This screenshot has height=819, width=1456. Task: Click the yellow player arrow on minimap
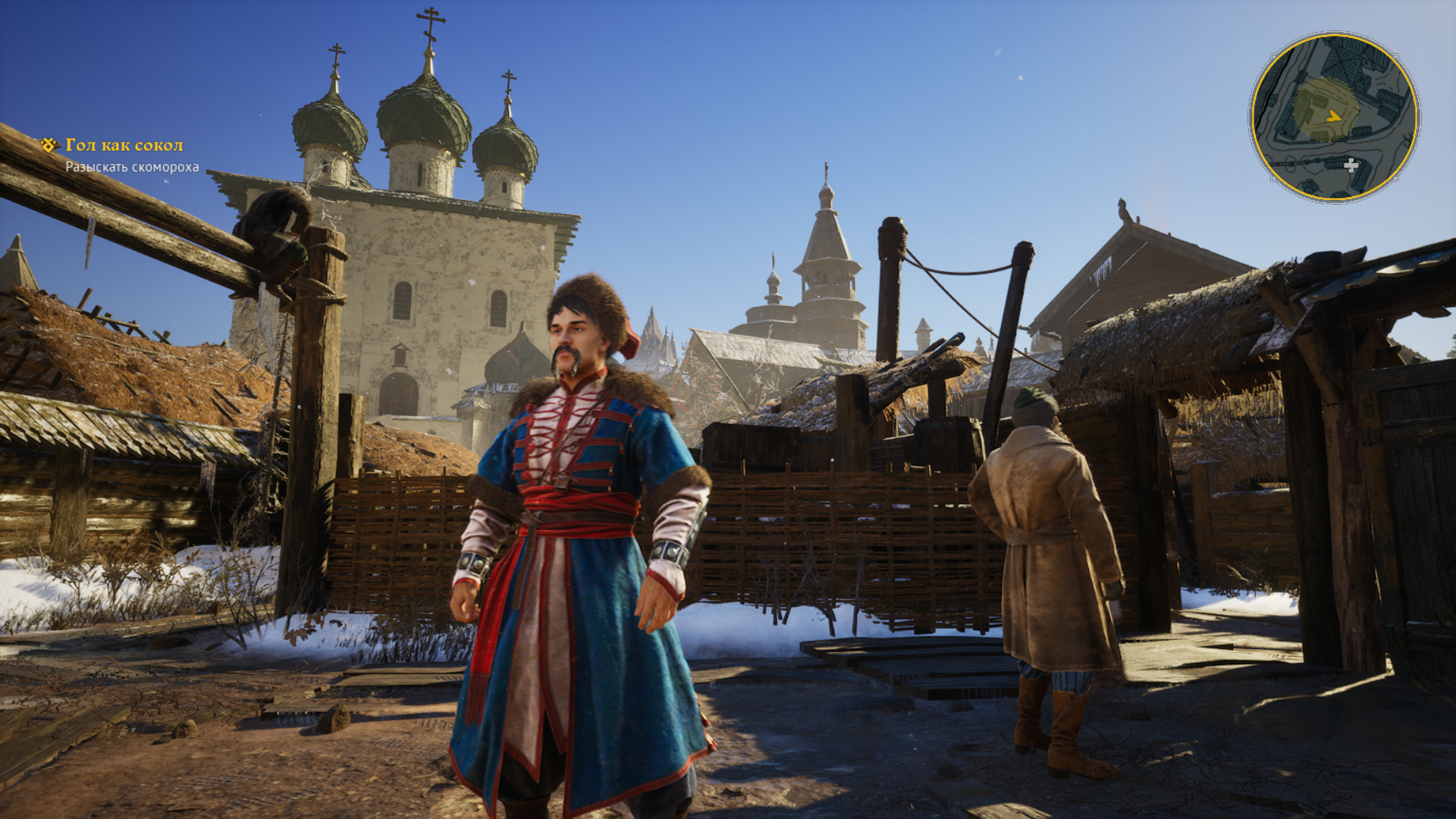pyautogui.click(x=1334, y=116)
